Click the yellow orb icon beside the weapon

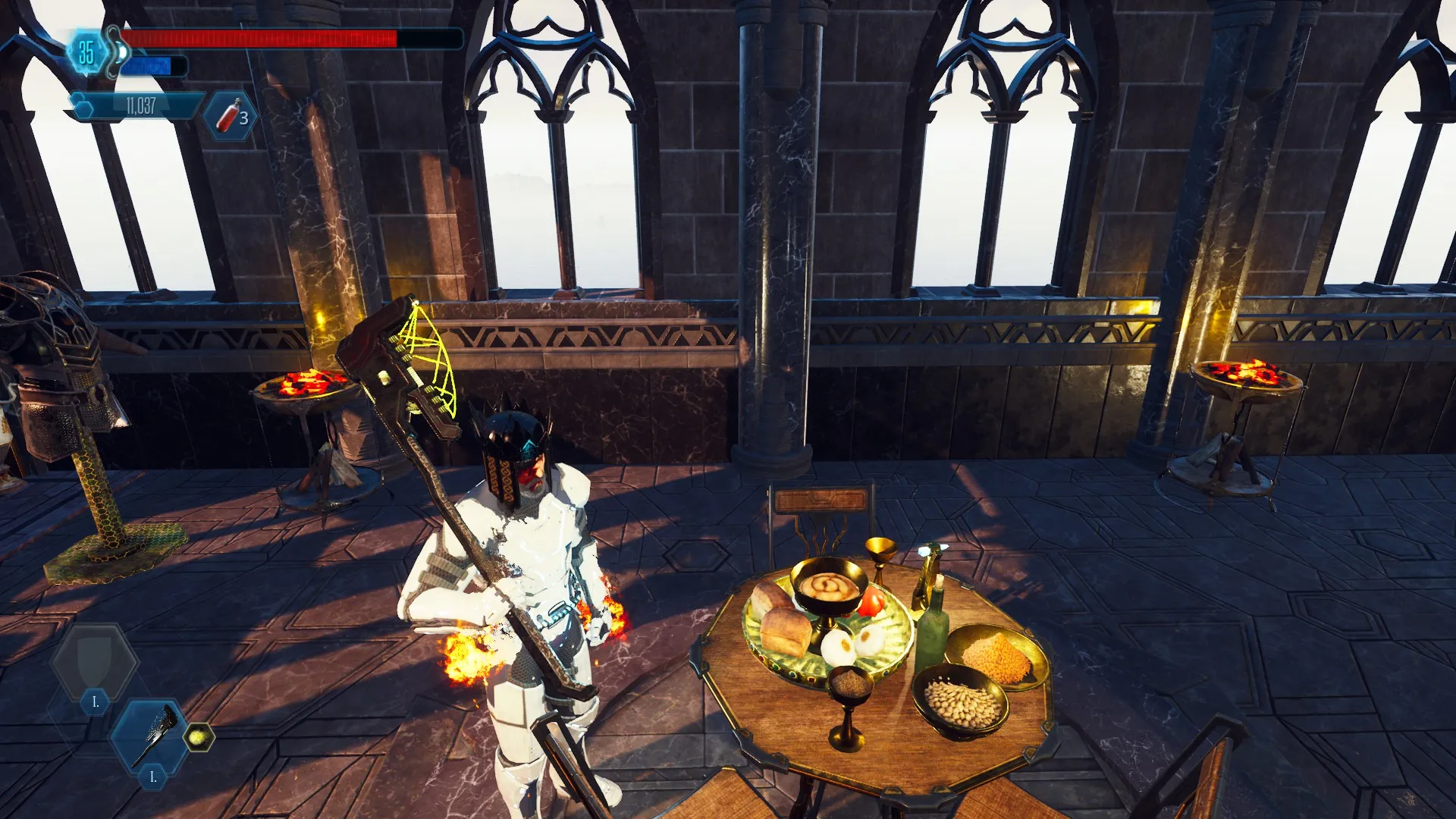199,736
